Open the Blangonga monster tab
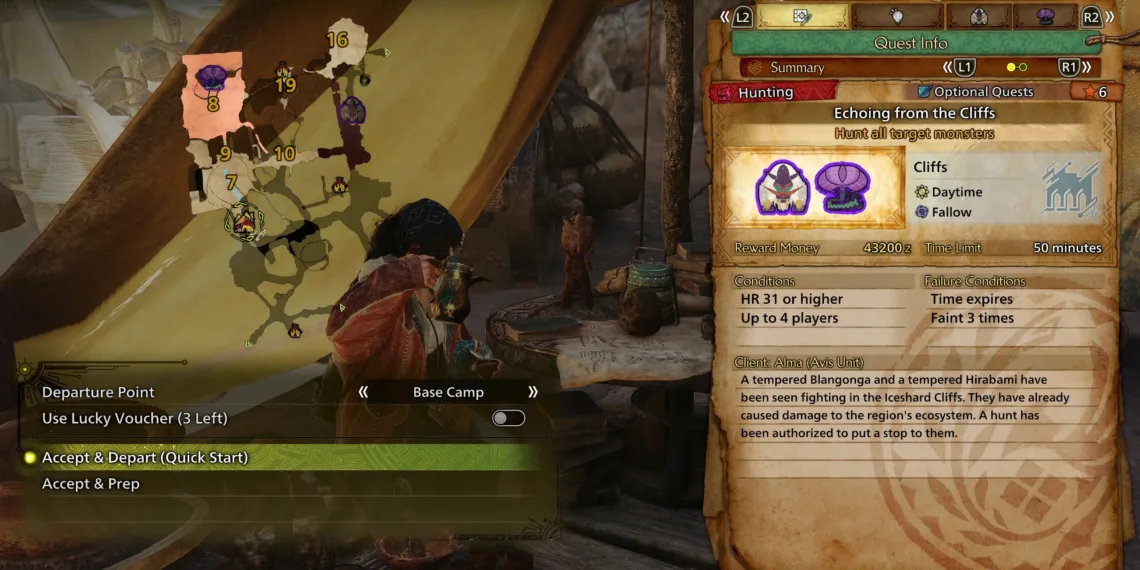 coord(977,16)
